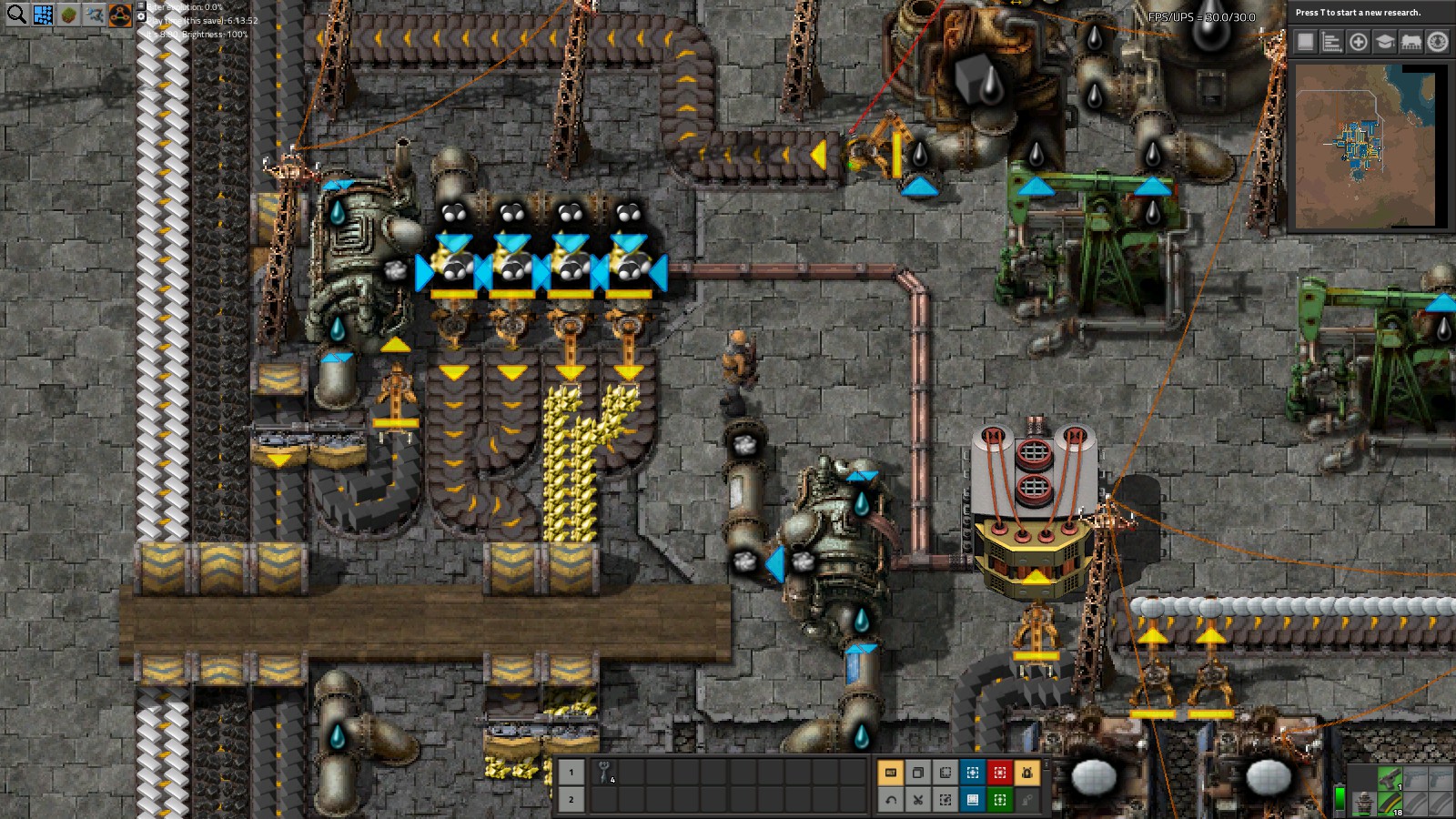Select the grass dirt block button

tap(68, 15)
